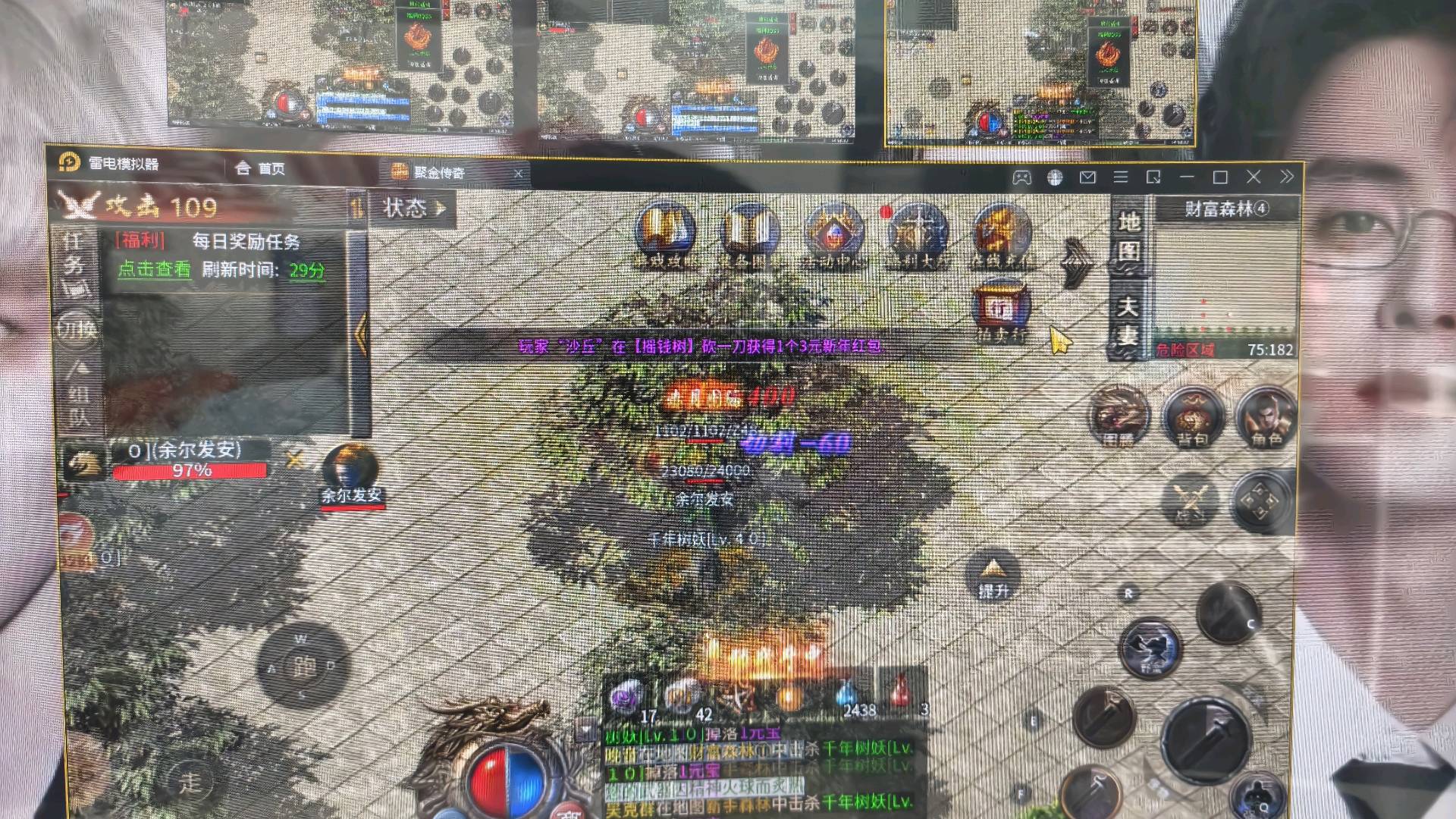Go to the emulator 首页 home tab

click(x=260, y=168)
